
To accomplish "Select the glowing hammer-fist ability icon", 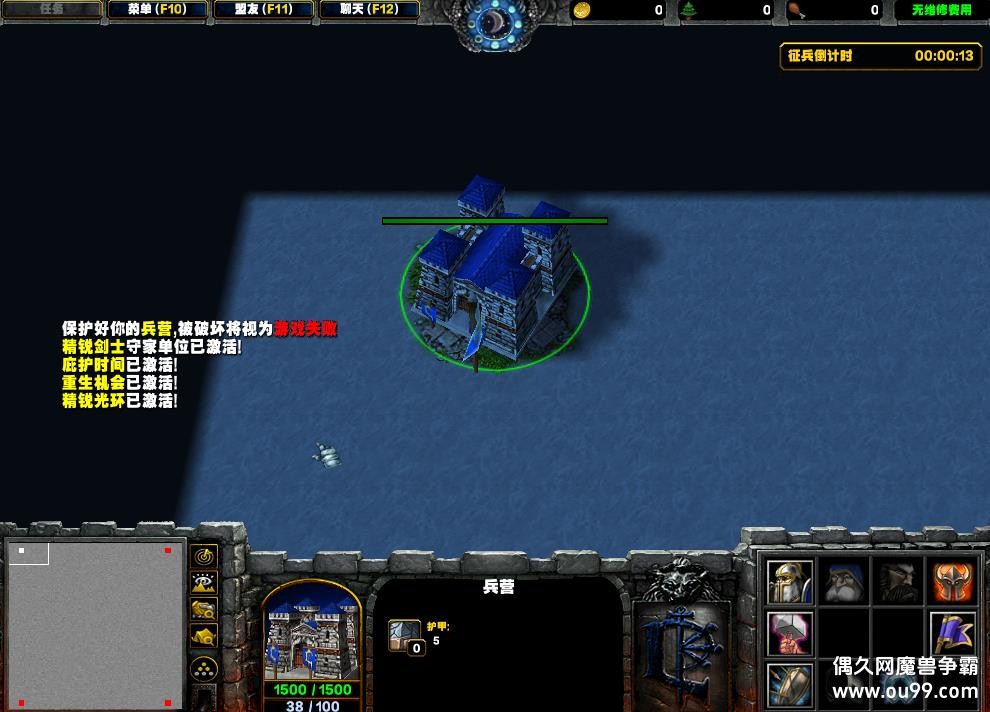I will pos(789,633).
